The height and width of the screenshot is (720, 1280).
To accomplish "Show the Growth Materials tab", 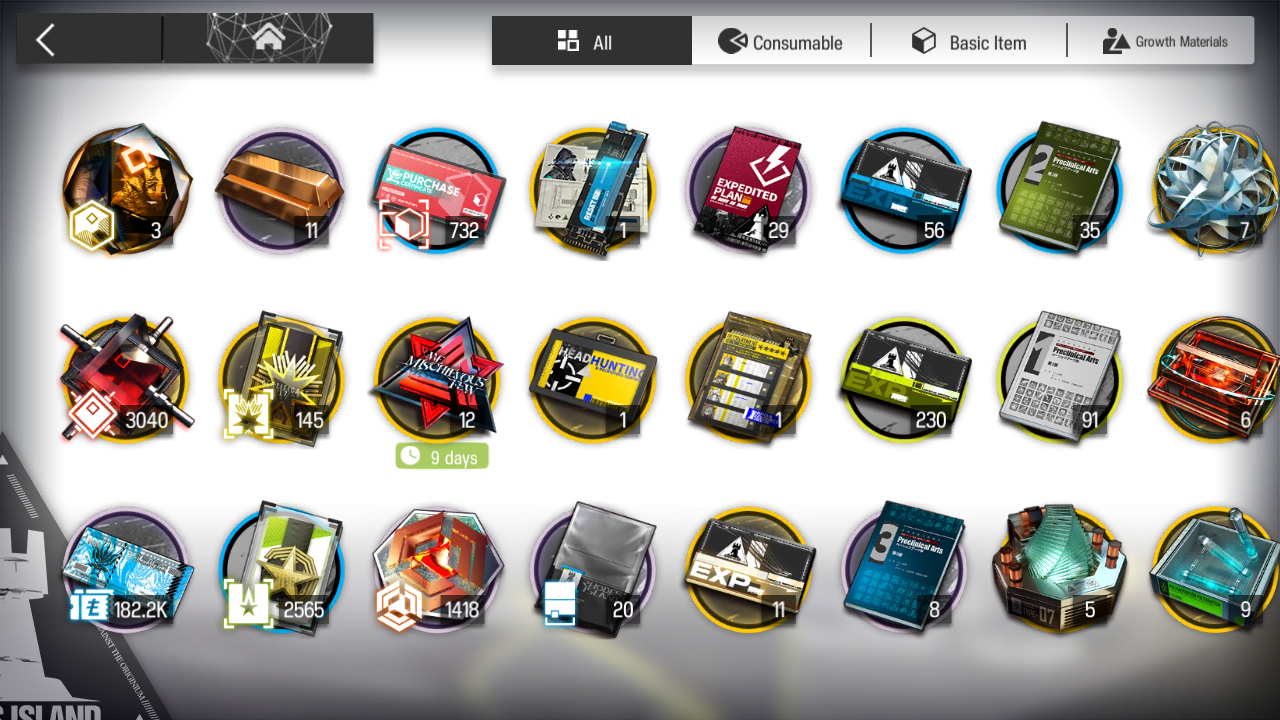I will pos(1164,42).
